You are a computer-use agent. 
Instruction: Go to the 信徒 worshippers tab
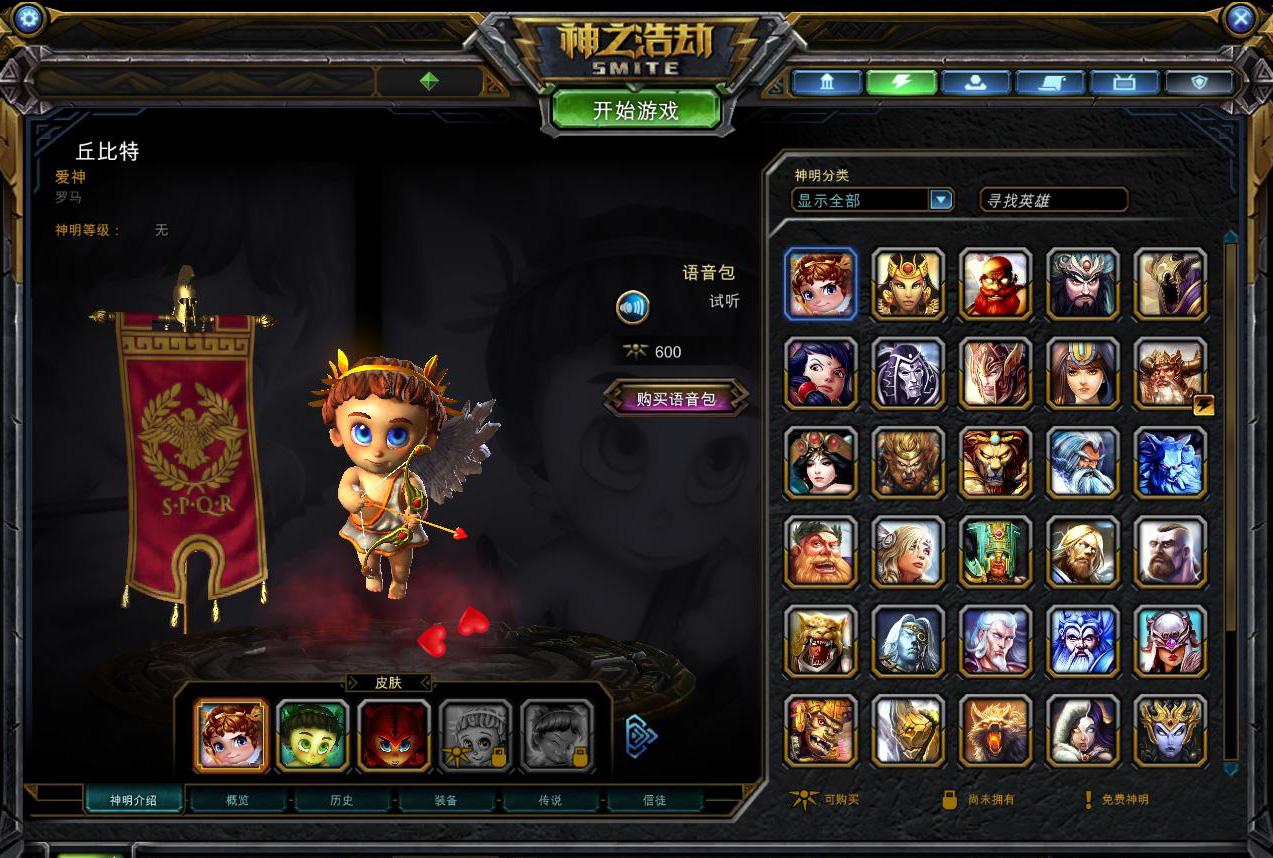tap(654, 800)
